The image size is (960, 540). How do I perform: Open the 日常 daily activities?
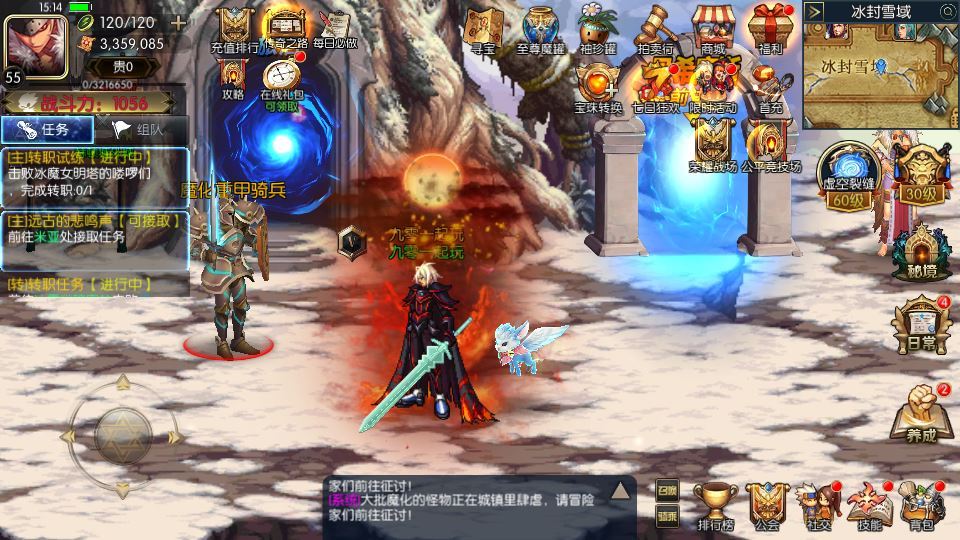click(x=920, y=325)
